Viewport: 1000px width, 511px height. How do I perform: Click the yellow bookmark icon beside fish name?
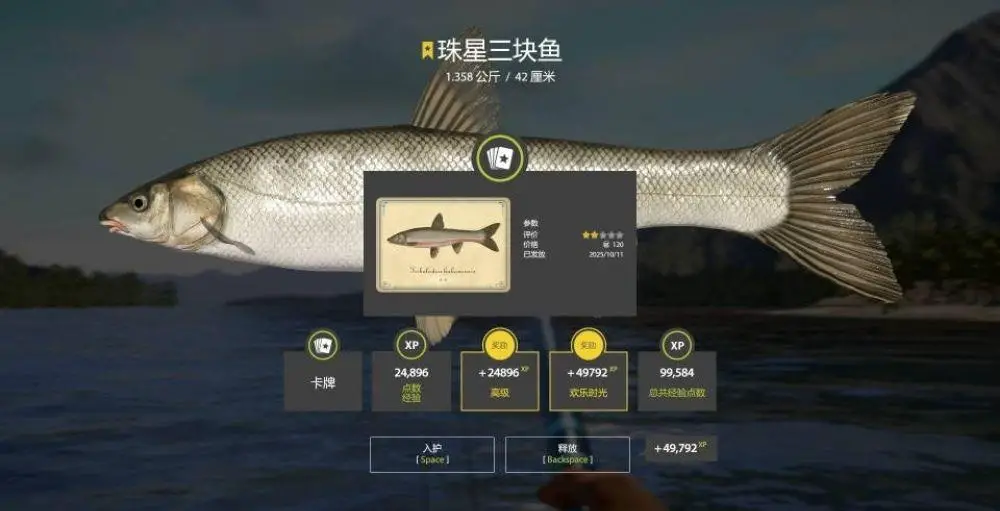(427, 50)
